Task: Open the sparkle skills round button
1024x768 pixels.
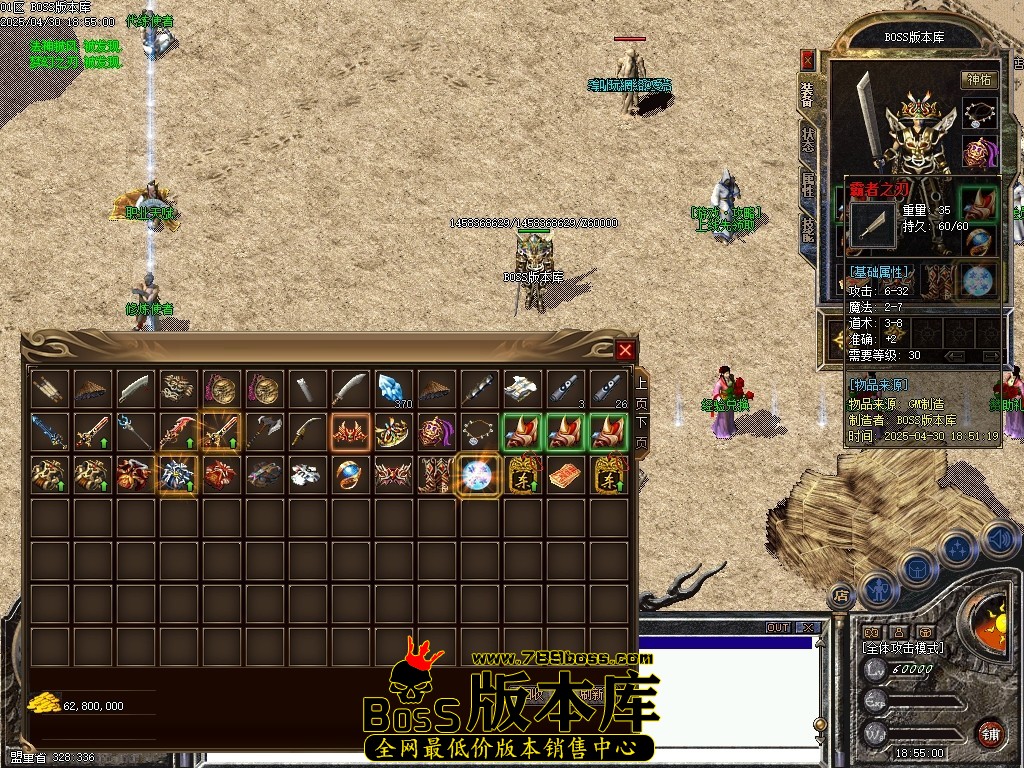Action: 959,550
